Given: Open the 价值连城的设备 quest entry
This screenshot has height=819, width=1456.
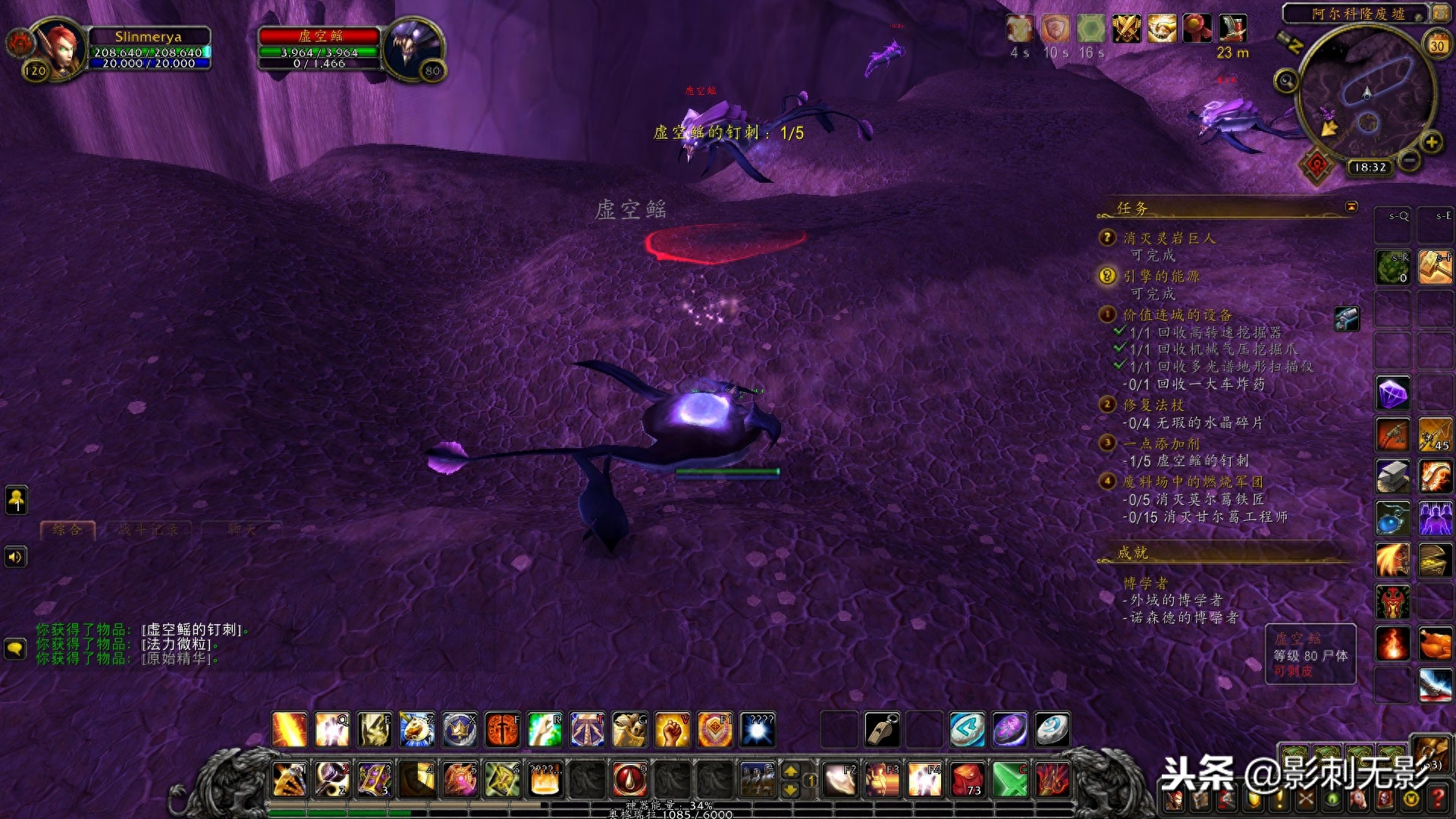Looking at the screenshot, I should tap(1177, 315).
